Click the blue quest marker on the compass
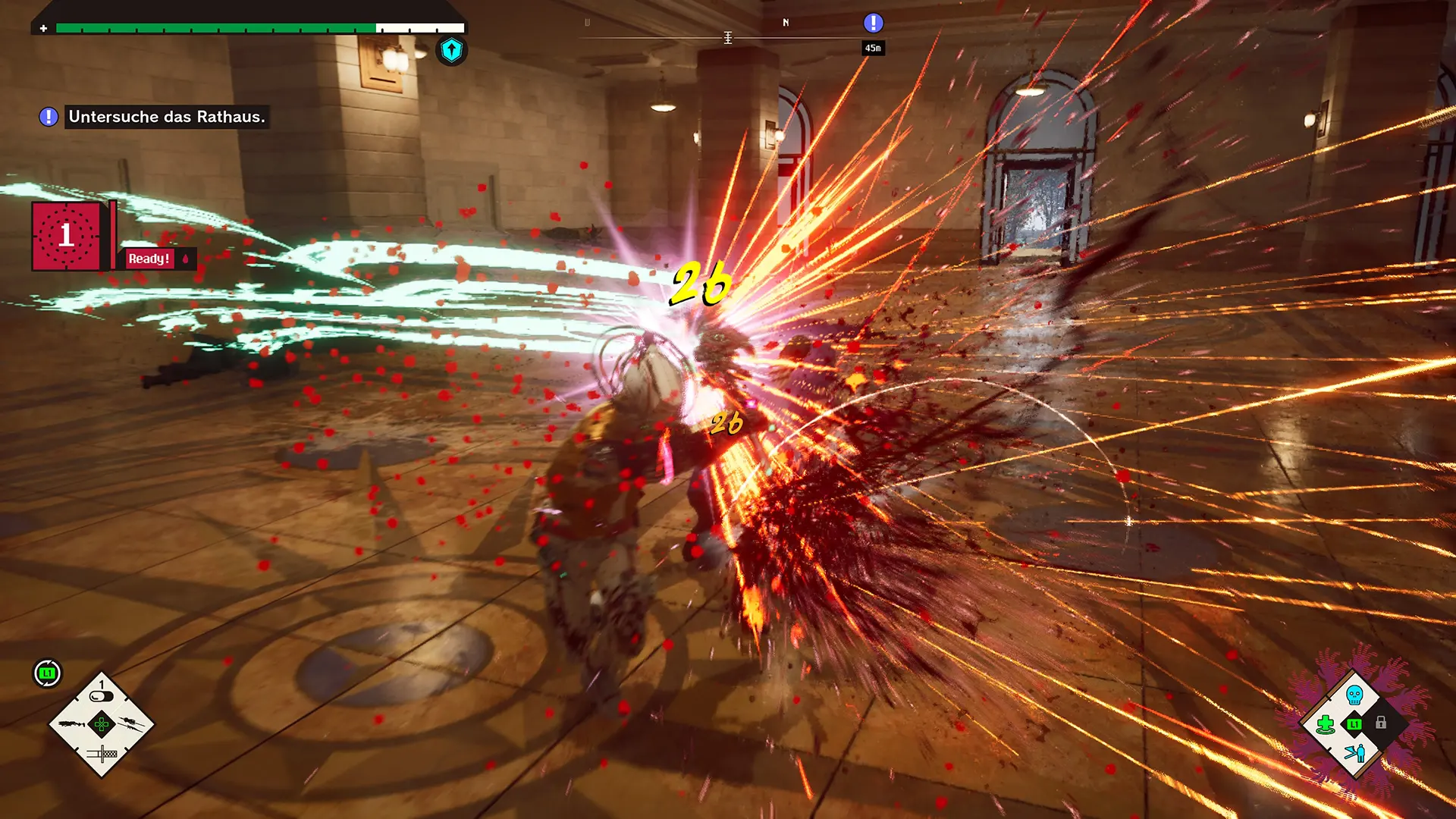This screenshot has height=819, width=1456. pyautogui.click(x=873, y=24)
